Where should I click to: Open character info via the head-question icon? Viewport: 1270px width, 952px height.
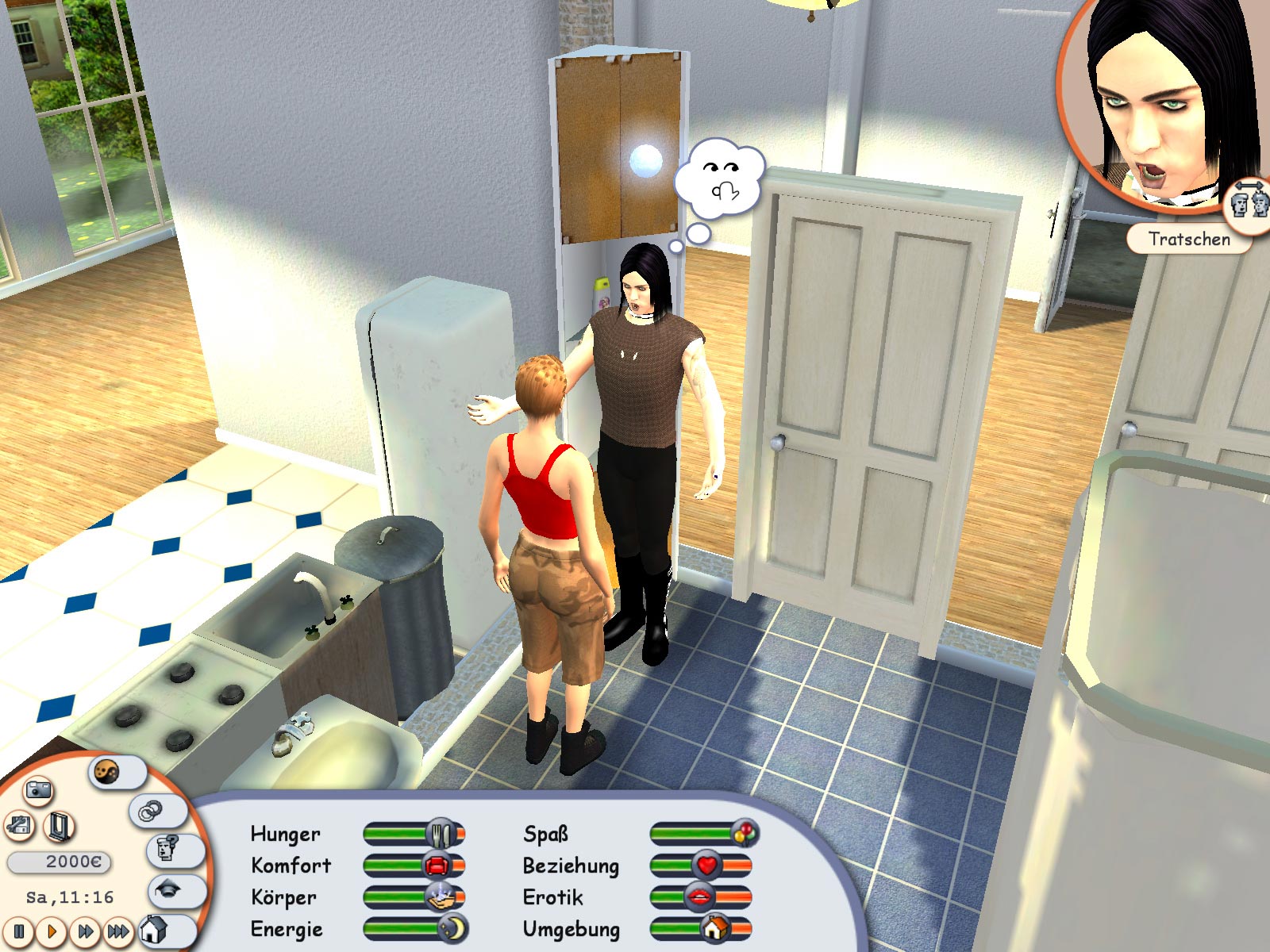165,850
